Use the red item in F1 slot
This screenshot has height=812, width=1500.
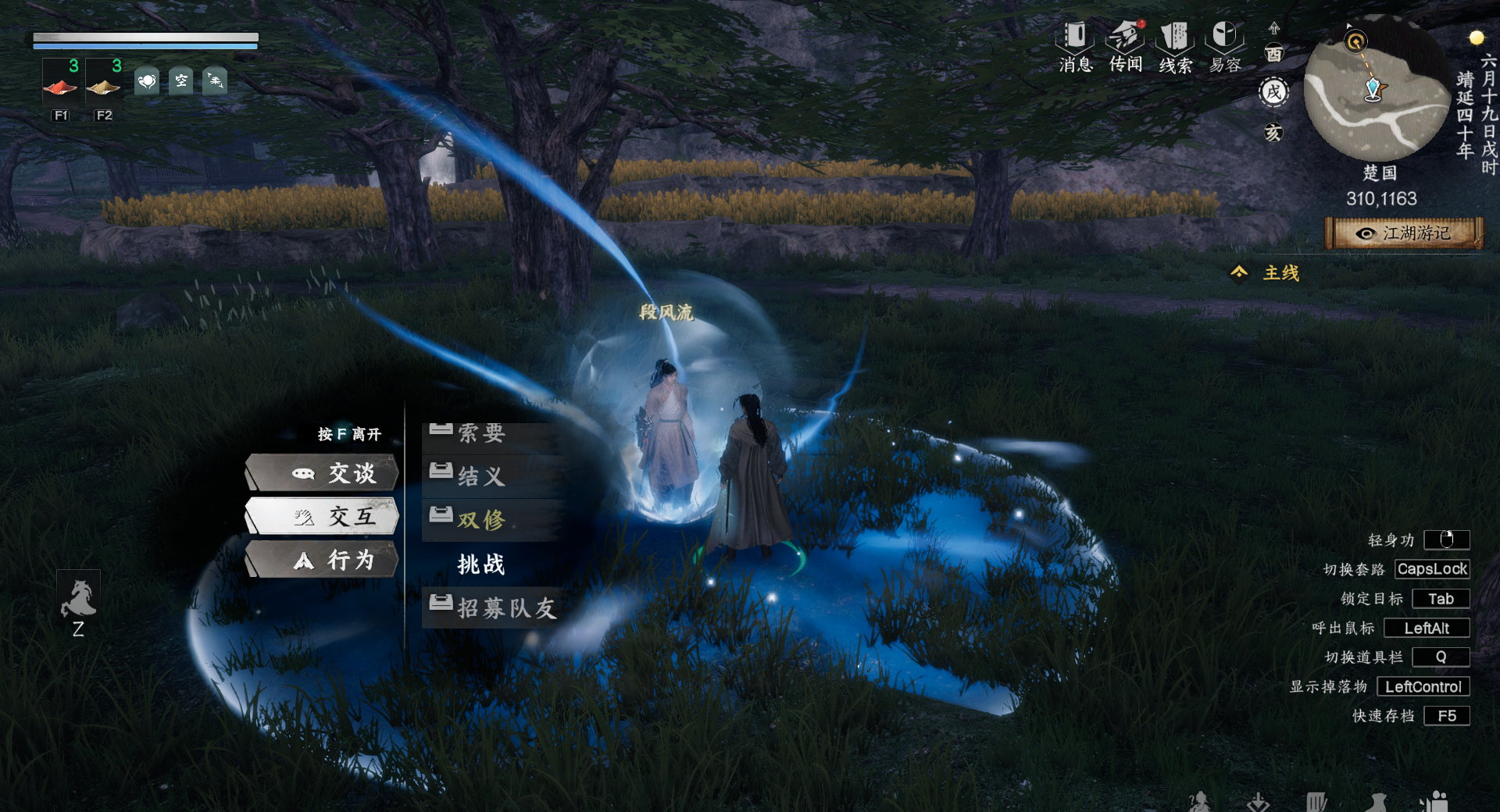[x=60, y=83]
